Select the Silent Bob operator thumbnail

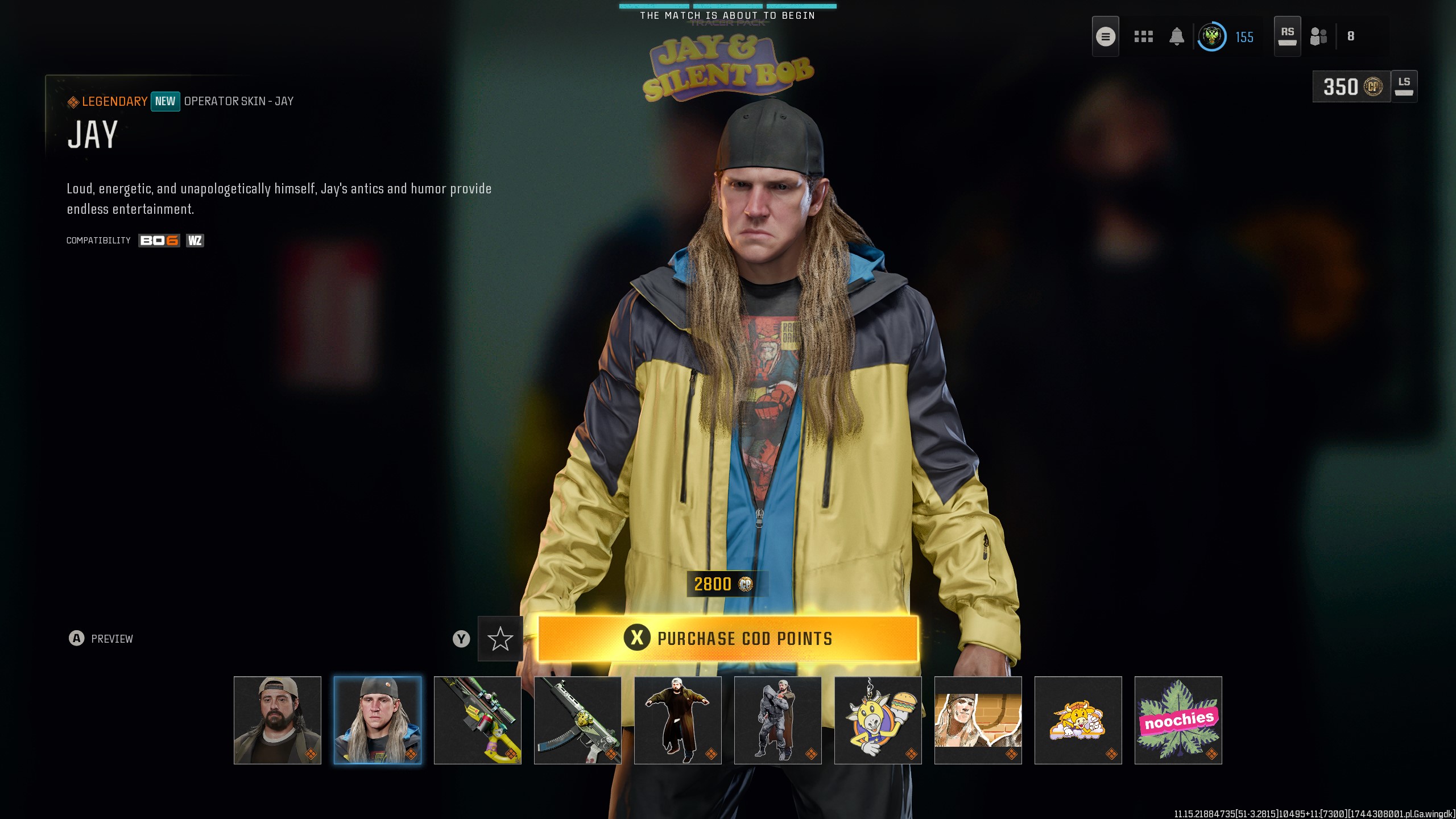point(278,720)
